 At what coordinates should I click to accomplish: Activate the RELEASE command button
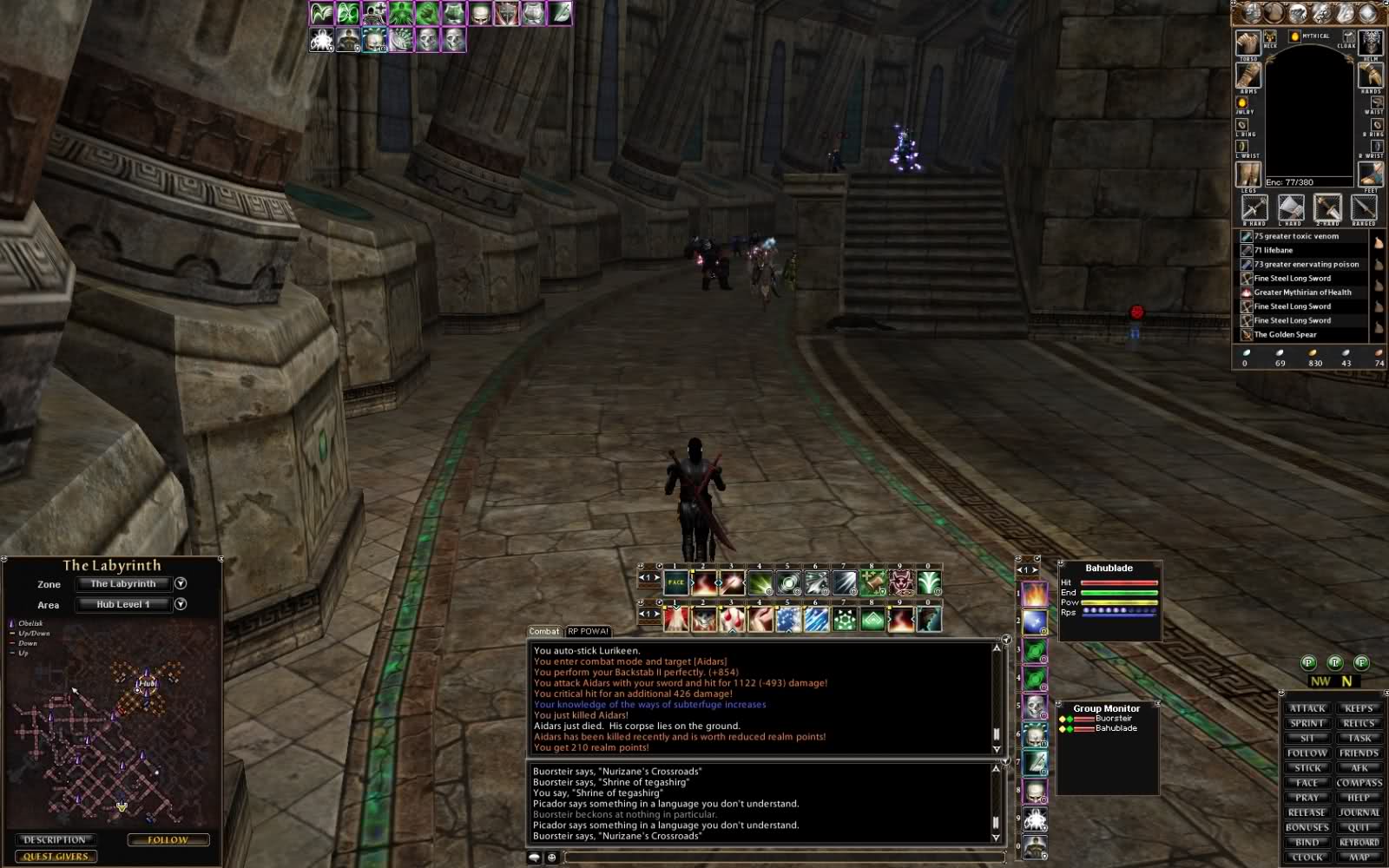click(x=1307, y=812)
